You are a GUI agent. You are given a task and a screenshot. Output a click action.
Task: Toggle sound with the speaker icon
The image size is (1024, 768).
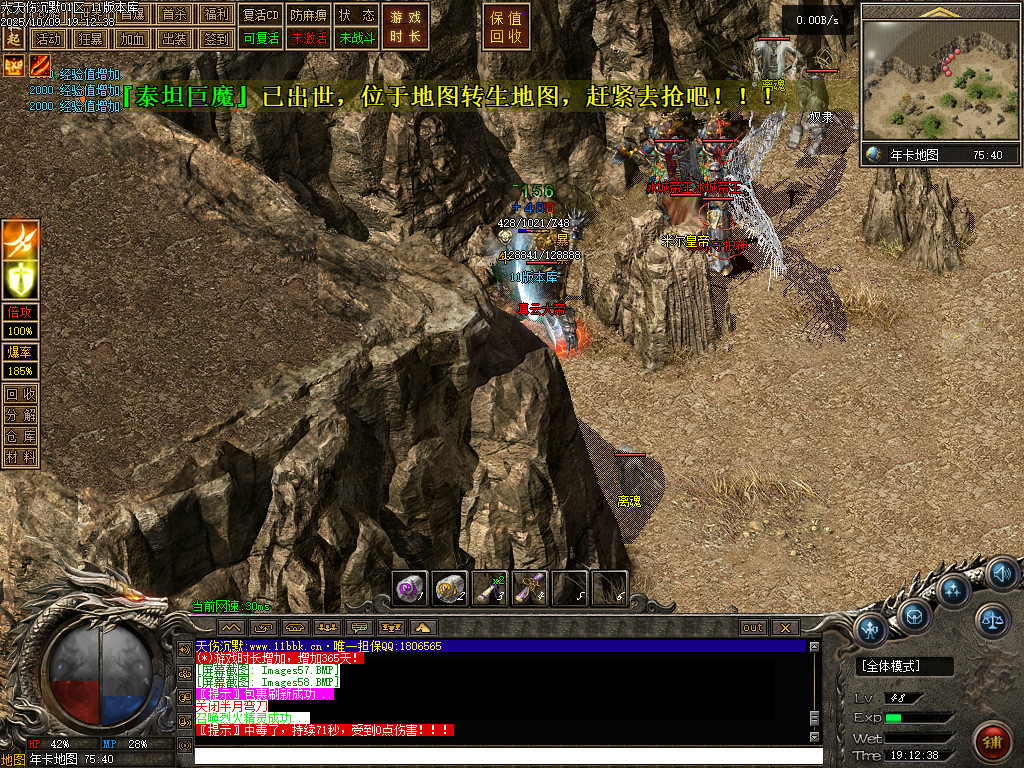[1001, 574]
